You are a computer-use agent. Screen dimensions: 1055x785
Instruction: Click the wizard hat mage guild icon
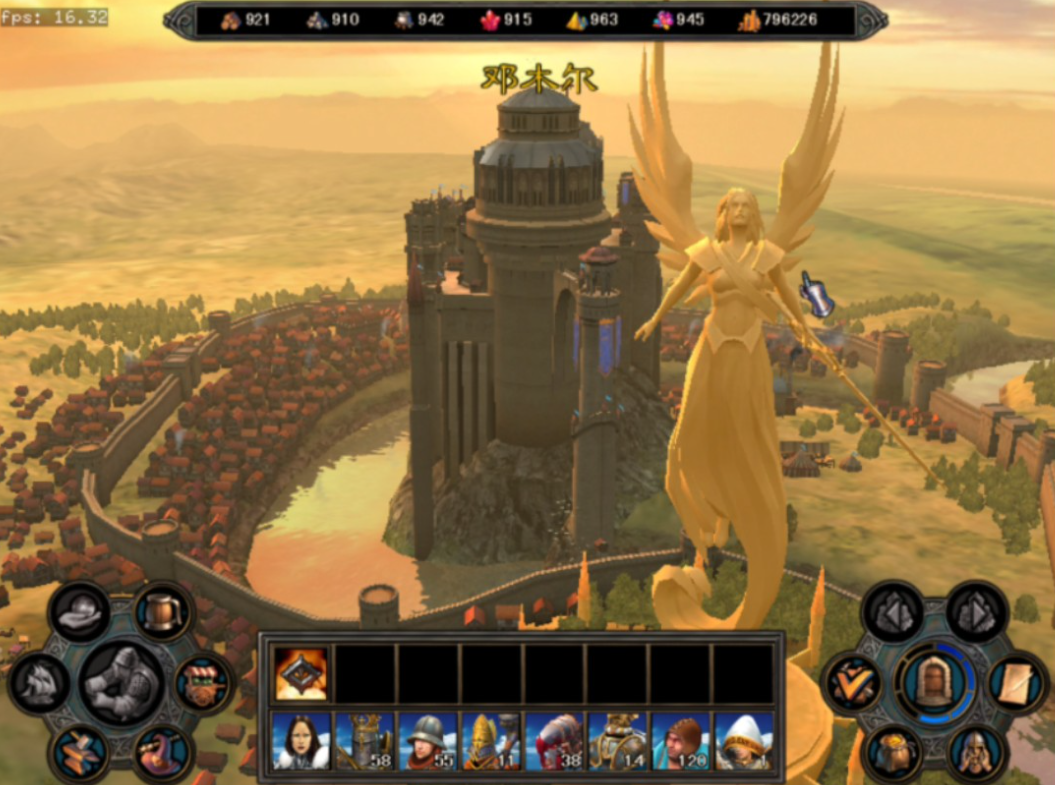(x=162, y=750)
